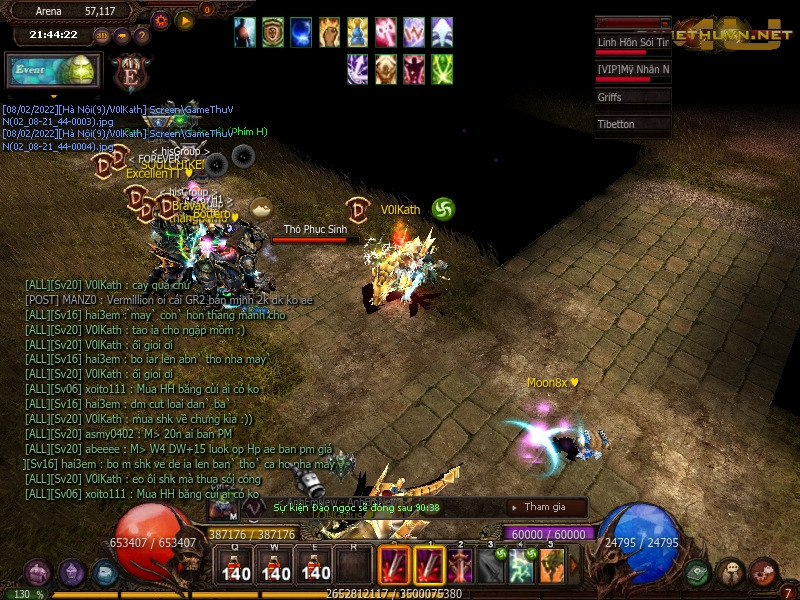Use the E slot potion
The height and width of the screenshot is (600, 800).
(x=315, y=566)
